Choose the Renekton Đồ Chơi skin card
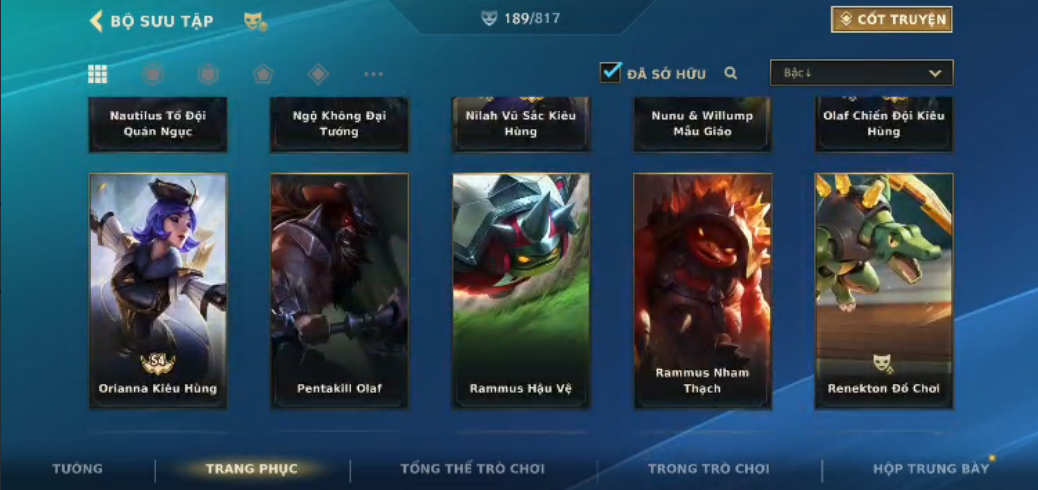1038x490 pixels. (x=884, y=291)
